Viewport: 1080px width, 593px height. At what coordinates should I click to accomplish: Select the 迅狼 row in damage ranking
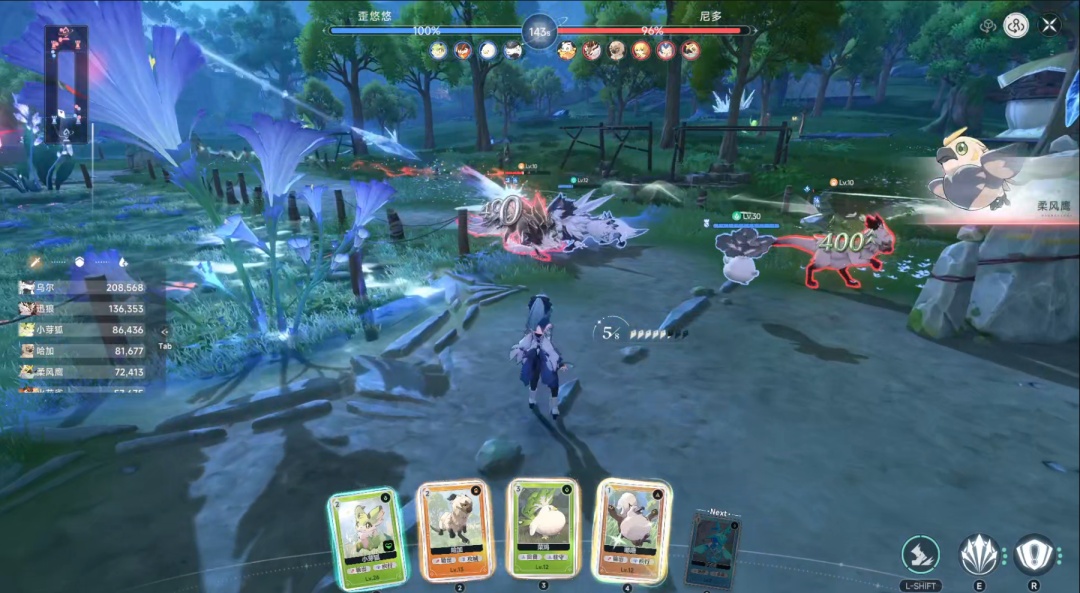[x=82, y=309]
